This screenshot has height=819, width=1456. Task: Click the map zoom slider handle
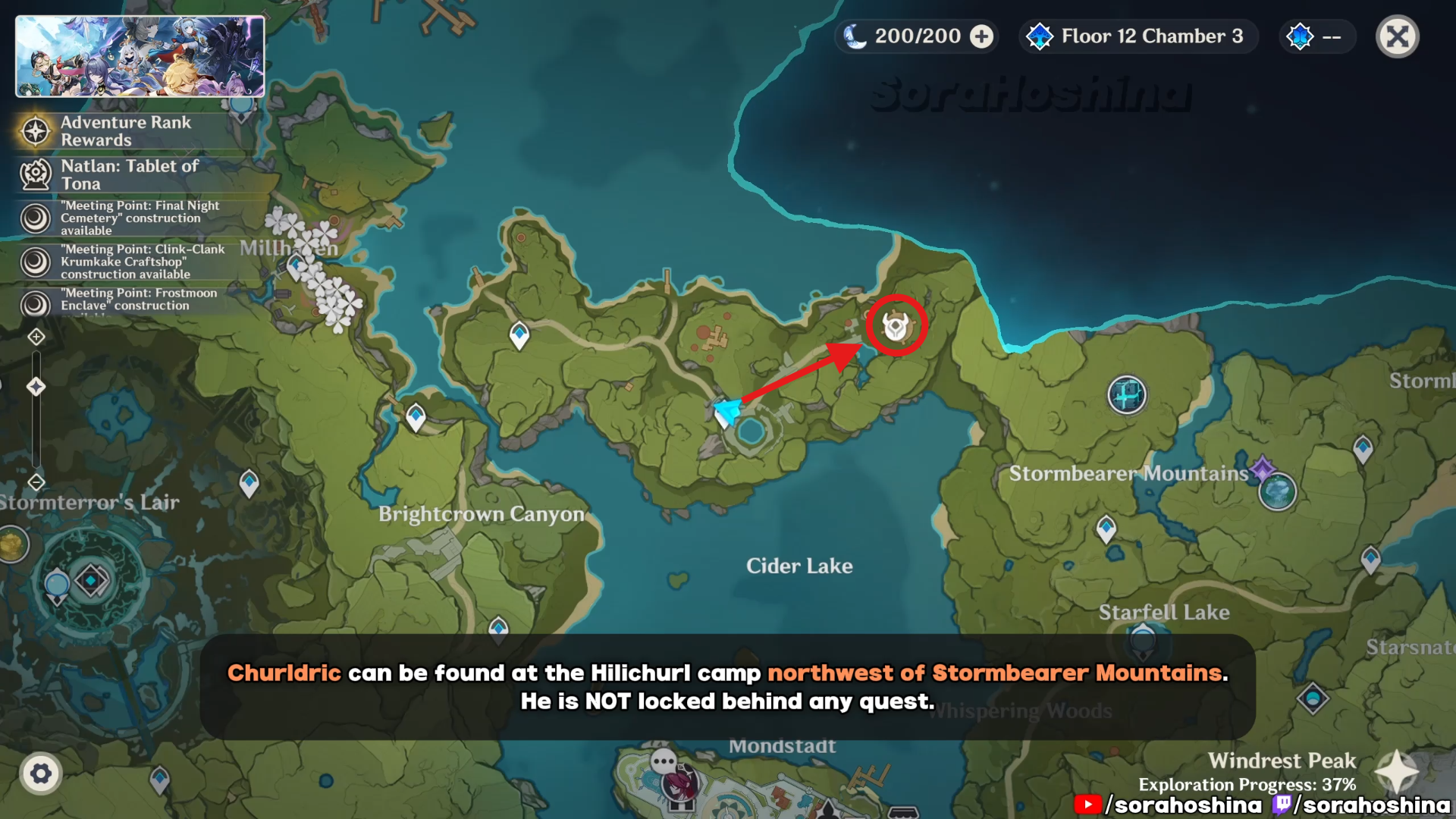click(x=36, y=387)
